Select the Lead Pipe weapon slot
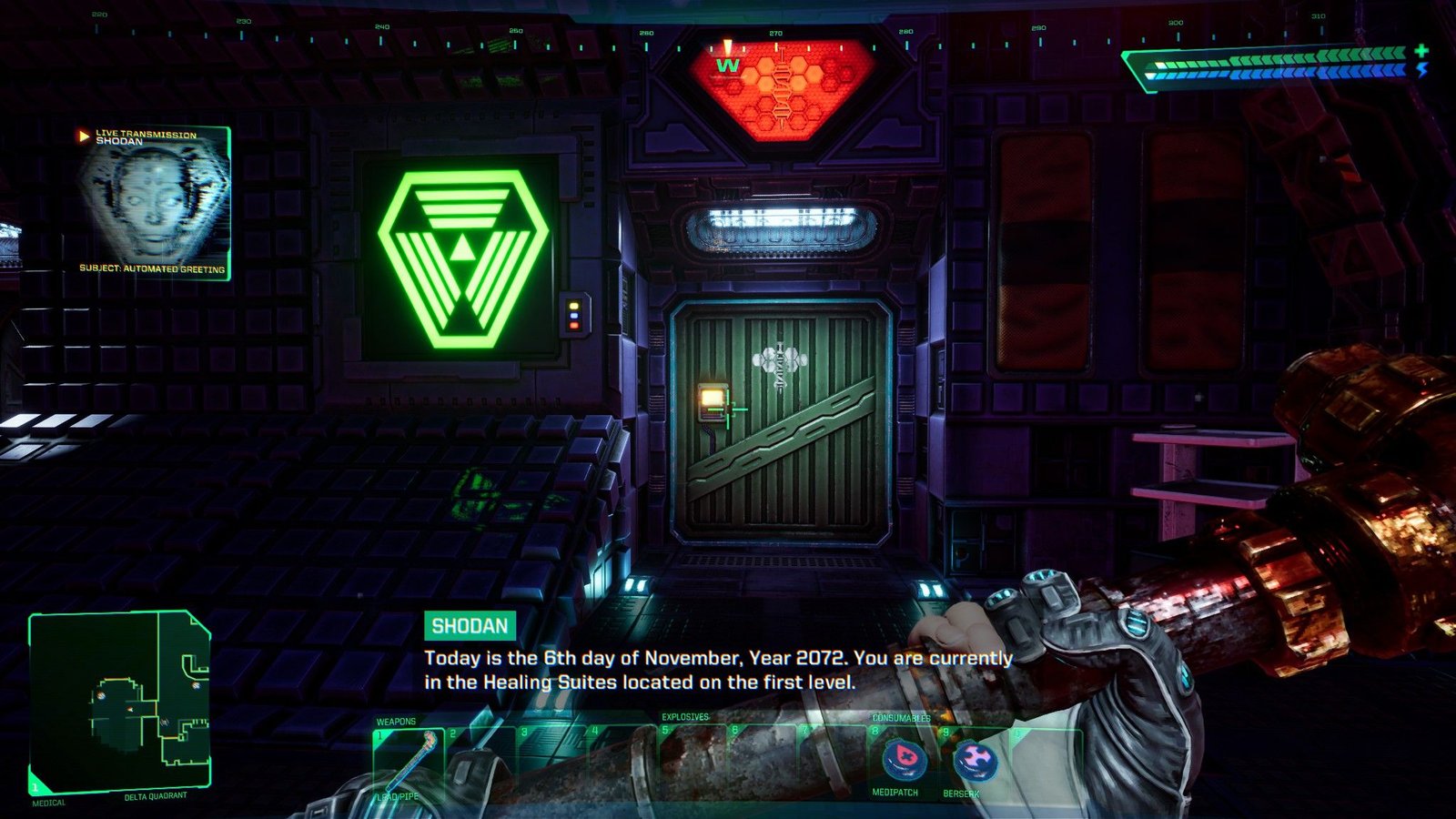 (408, 763)
